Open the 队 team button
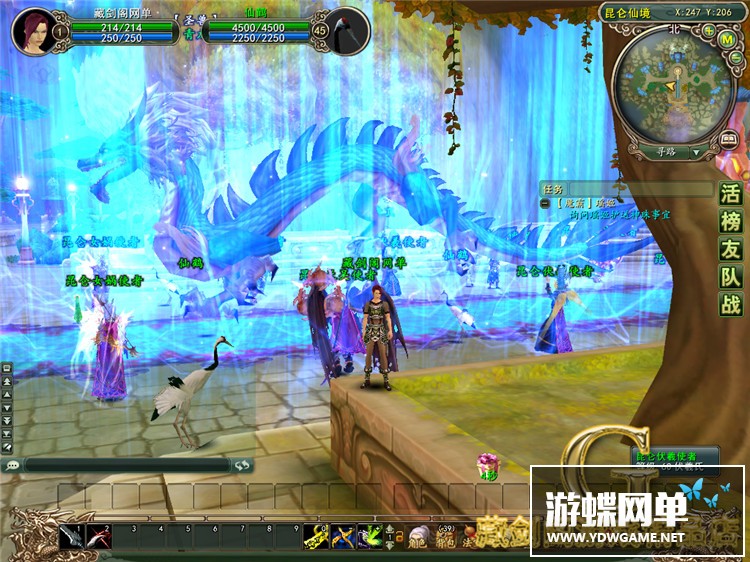 click(732, 277)
